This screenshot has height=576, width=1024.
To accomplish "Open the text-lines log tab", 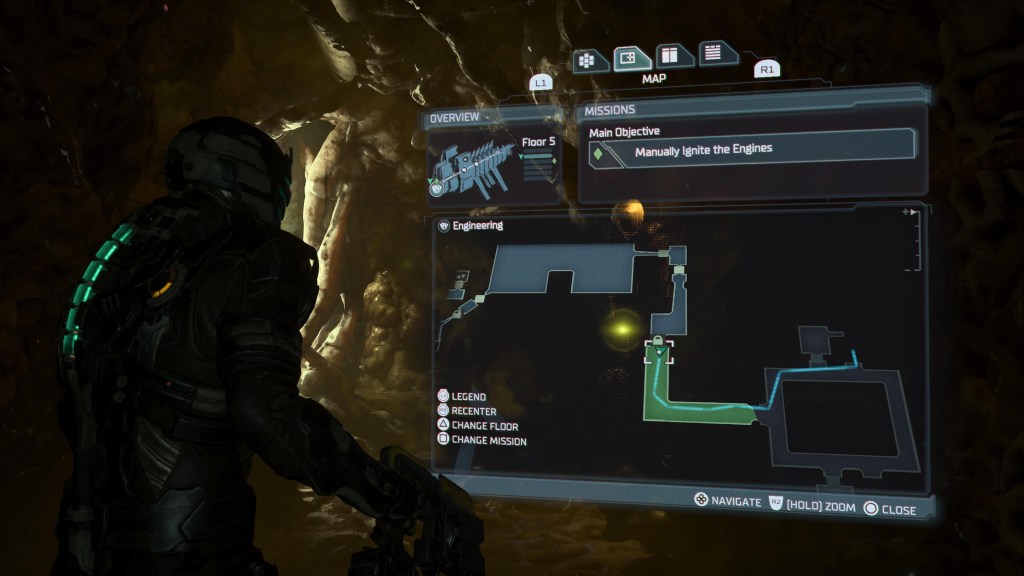I will point(717,54).
